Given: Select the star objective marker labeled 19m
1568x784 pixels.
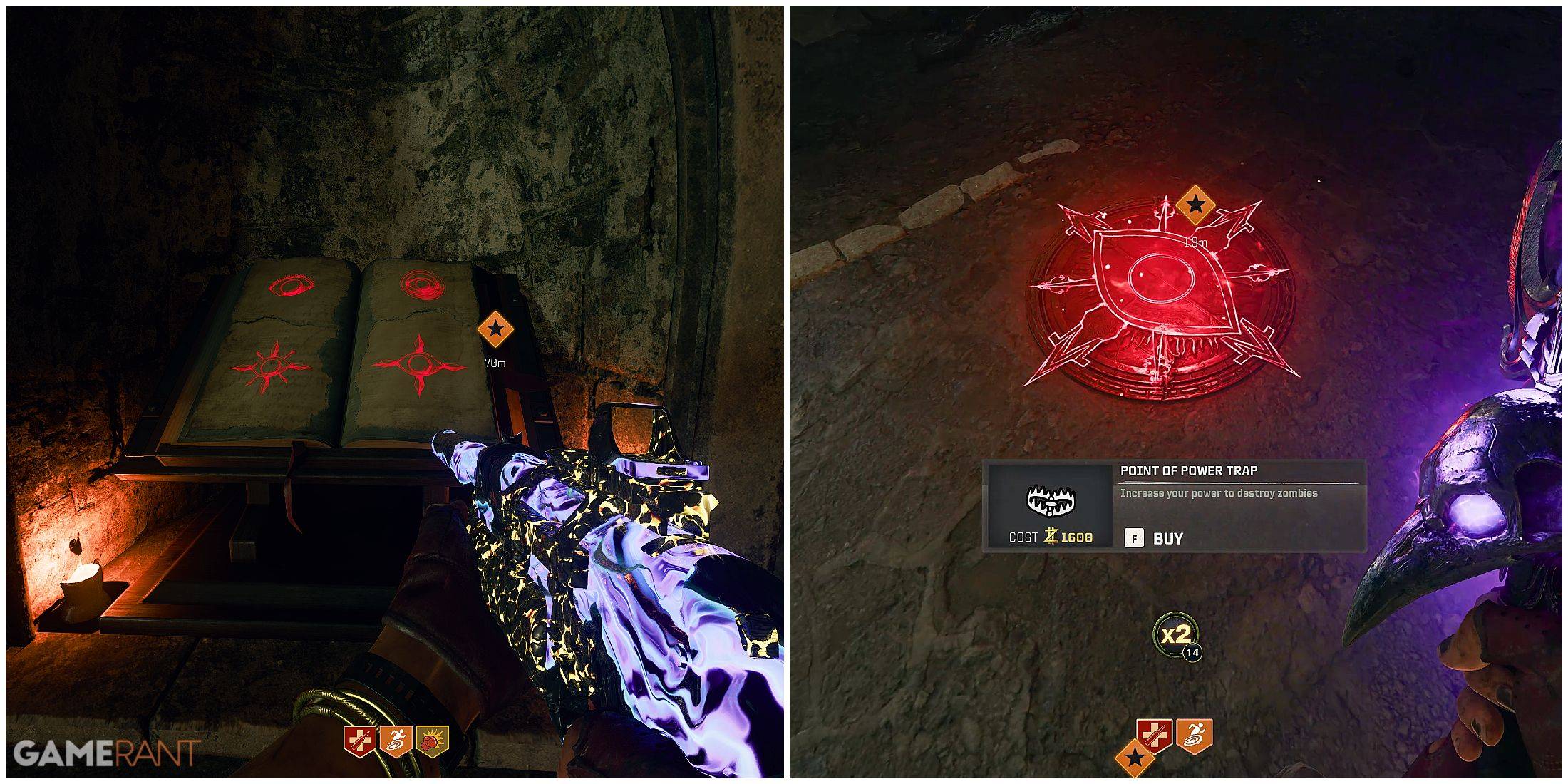Looking at the screenshot, I should tap(1195, 205).
